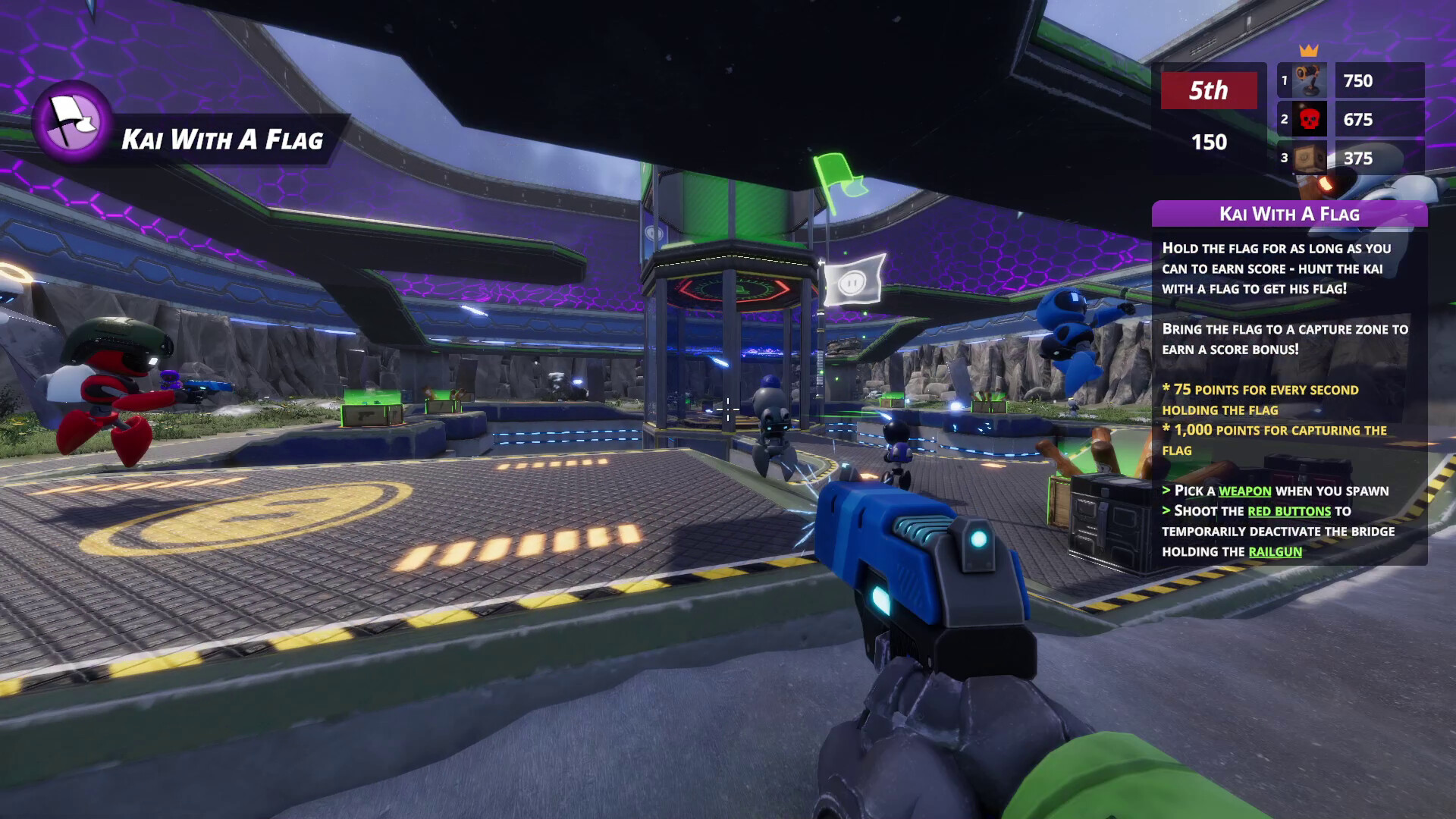Image resolution: width=1456 pixels, height=819 pixels.
Task: Click the 5th place rank badge
Action: coord(1210,92)
